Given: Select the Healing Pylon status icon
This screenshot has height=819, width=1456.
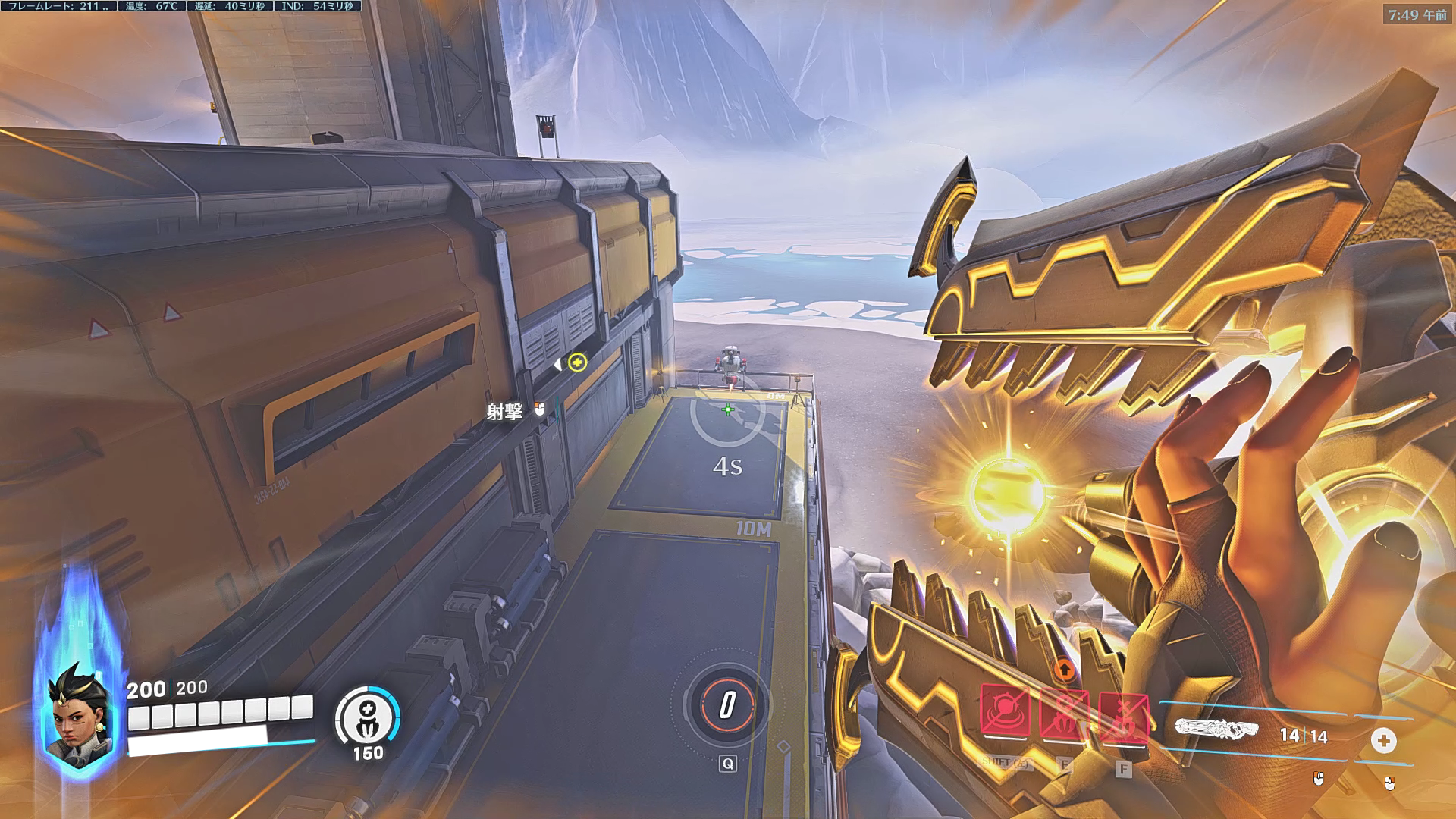Looking at the screenshot, I should pos(368,715).
